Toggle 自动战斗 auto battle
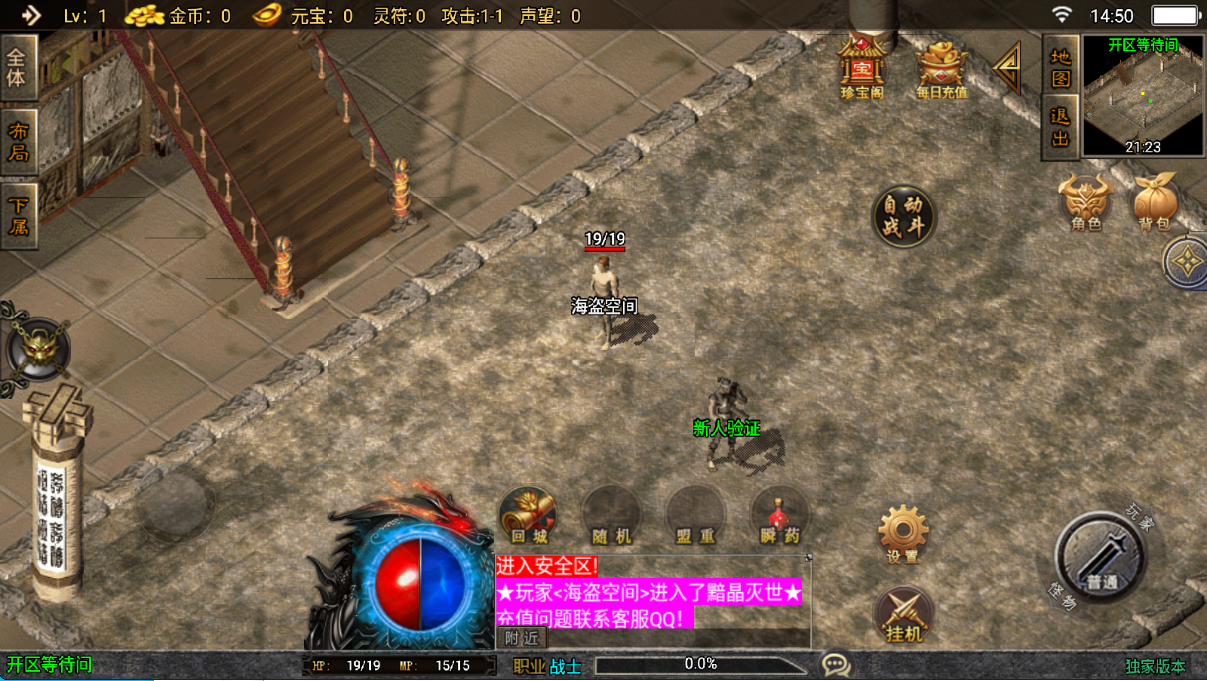 (x=904, y=216)
